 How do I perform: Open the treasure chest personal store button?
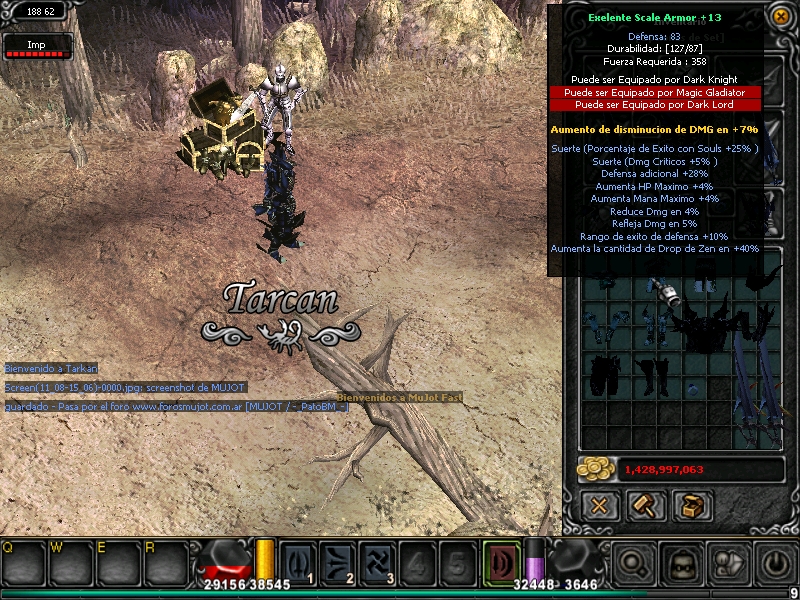[x=692, y=505]
